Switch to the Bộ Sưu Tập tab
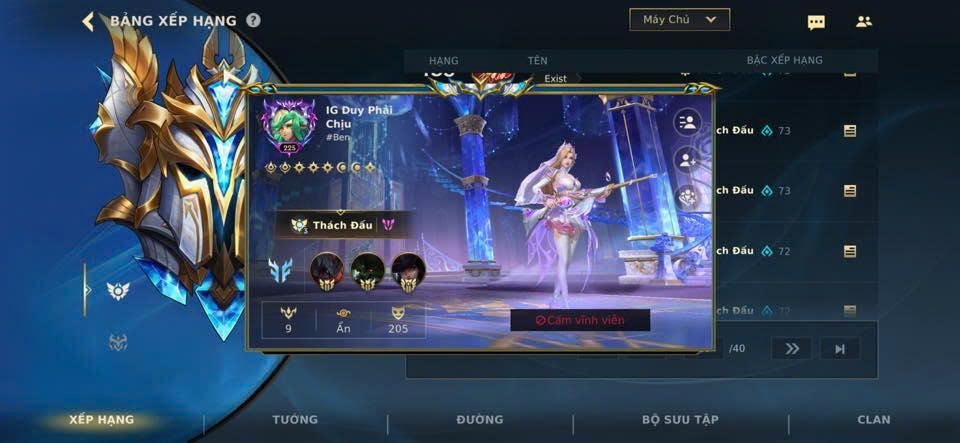Viewport: 960px width, 443px height. tap(680, 420)
